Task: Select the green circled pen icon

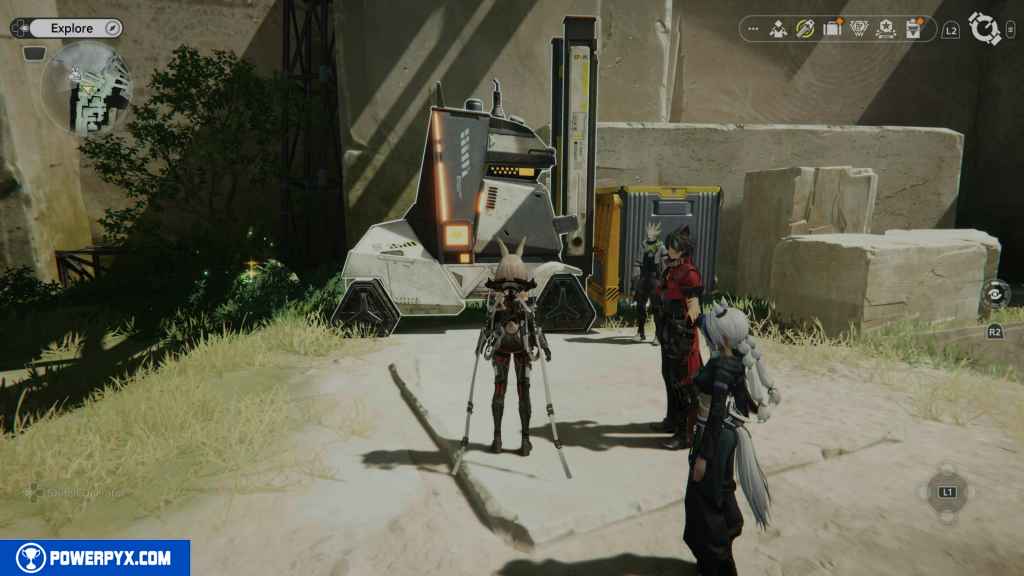Action: [x=805, y=29]
